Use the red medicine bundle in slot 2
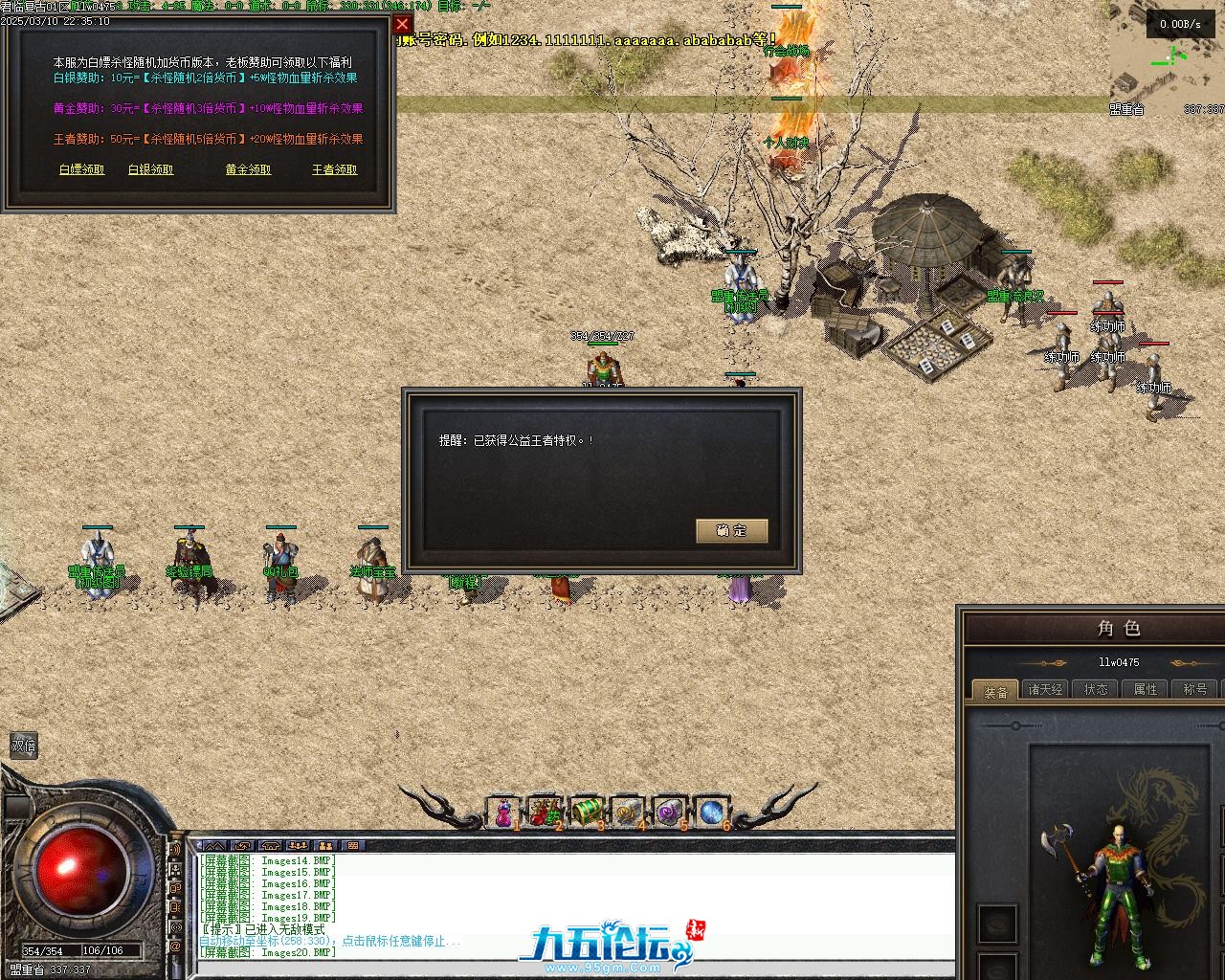The height and width of the screenshot is (980, 1225). 546,813
